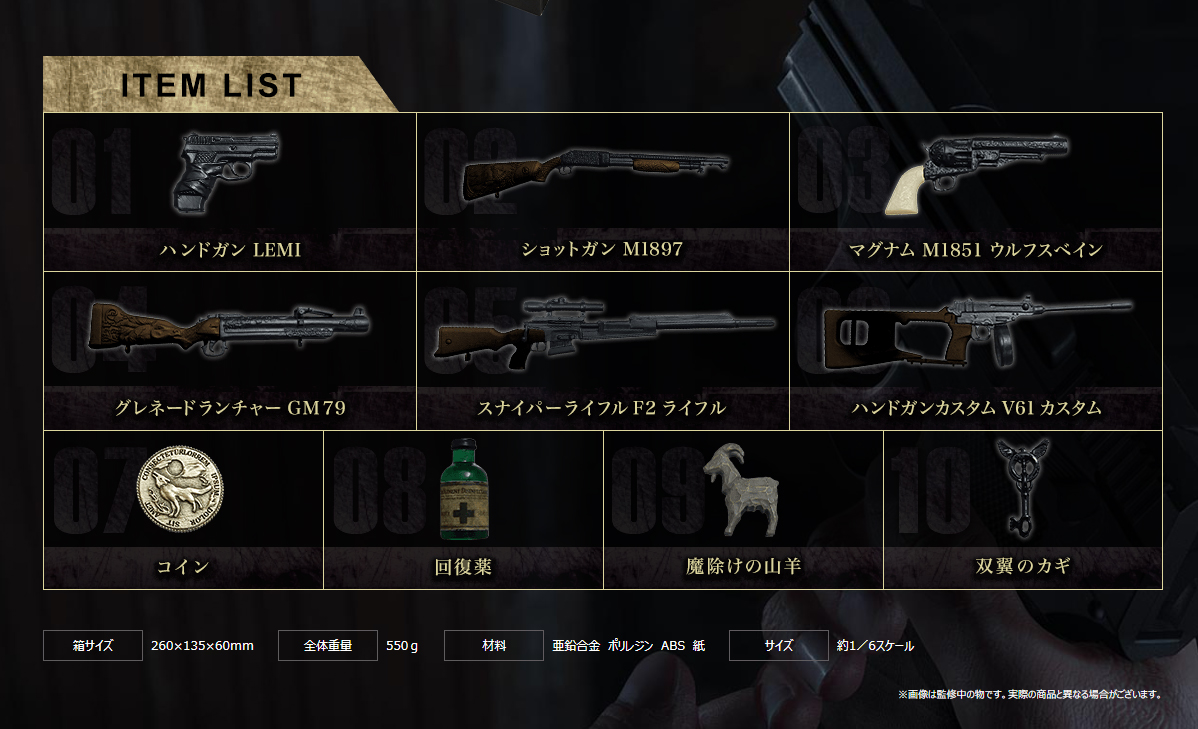
Task: Pick the M1851 Wolfsbane magnum tile
Action: point(975,192)
